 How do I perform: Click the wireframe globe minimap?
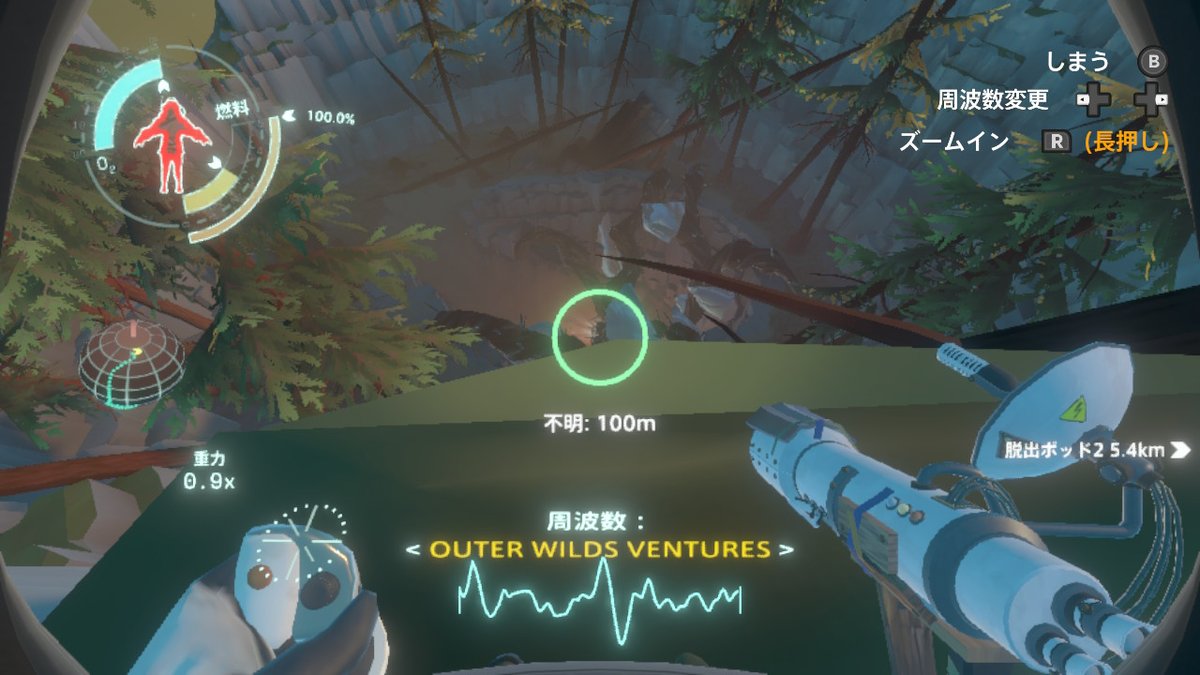coord(131,363)
